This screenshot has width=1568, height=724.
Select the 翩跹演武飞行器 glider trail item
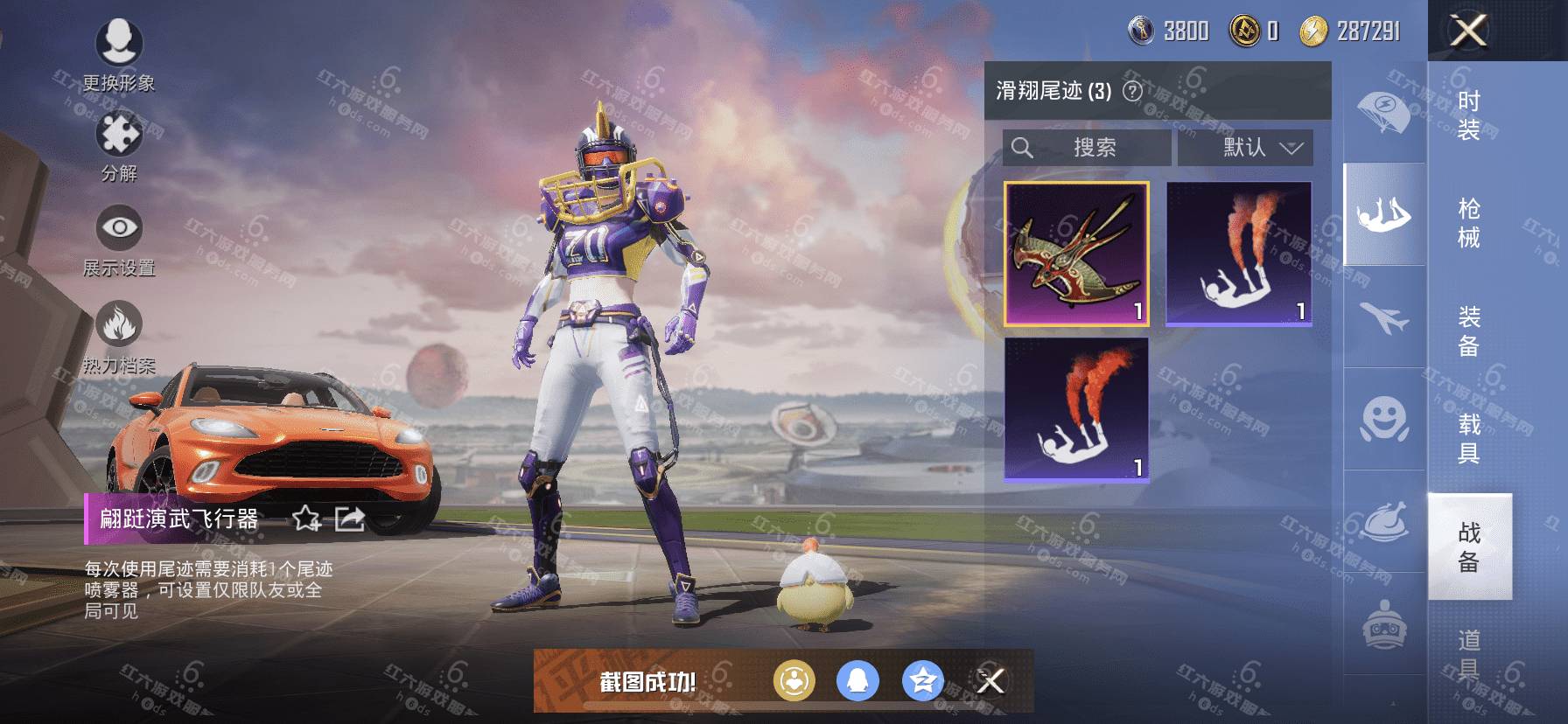(1076, 254)
